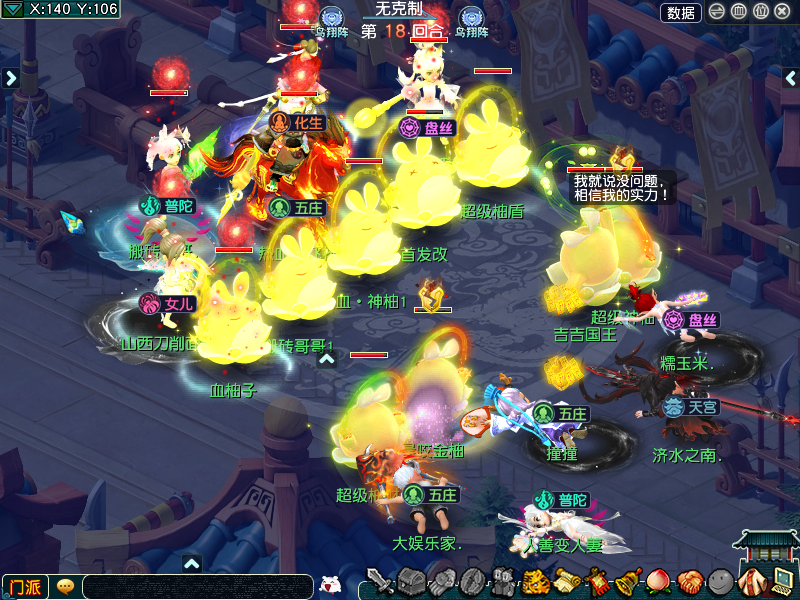800x600 pixels.
Task: Close the battle panel with the X button
Action: pos(783,12)
